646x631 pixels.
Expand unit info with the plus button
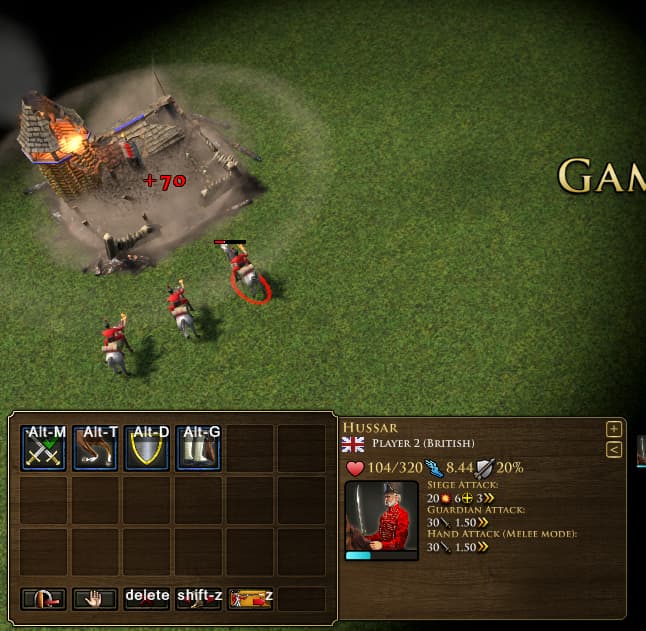click(x=614, y=429)
